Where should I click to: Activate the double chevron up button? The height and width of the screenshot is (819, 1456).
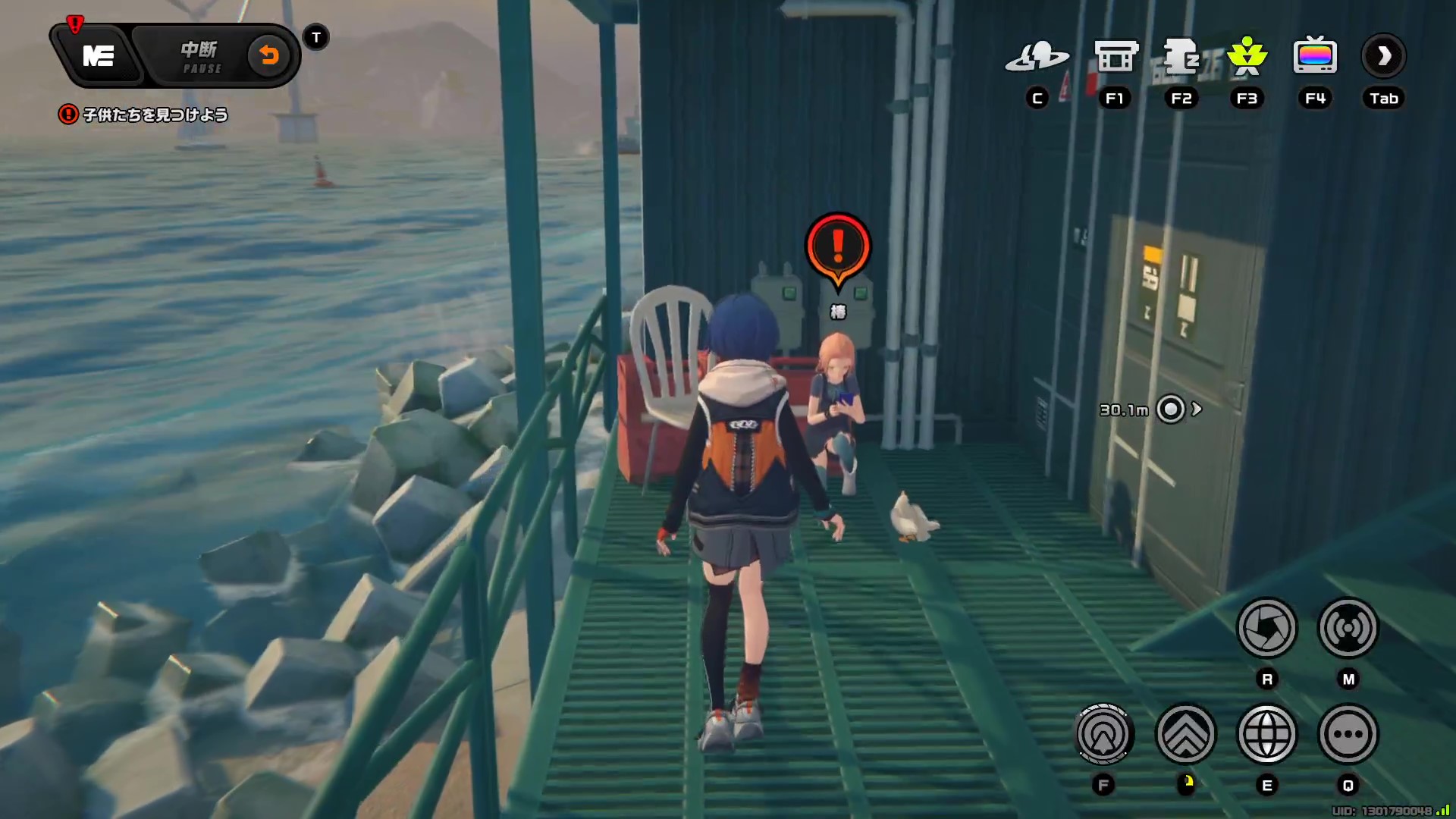1186,734
